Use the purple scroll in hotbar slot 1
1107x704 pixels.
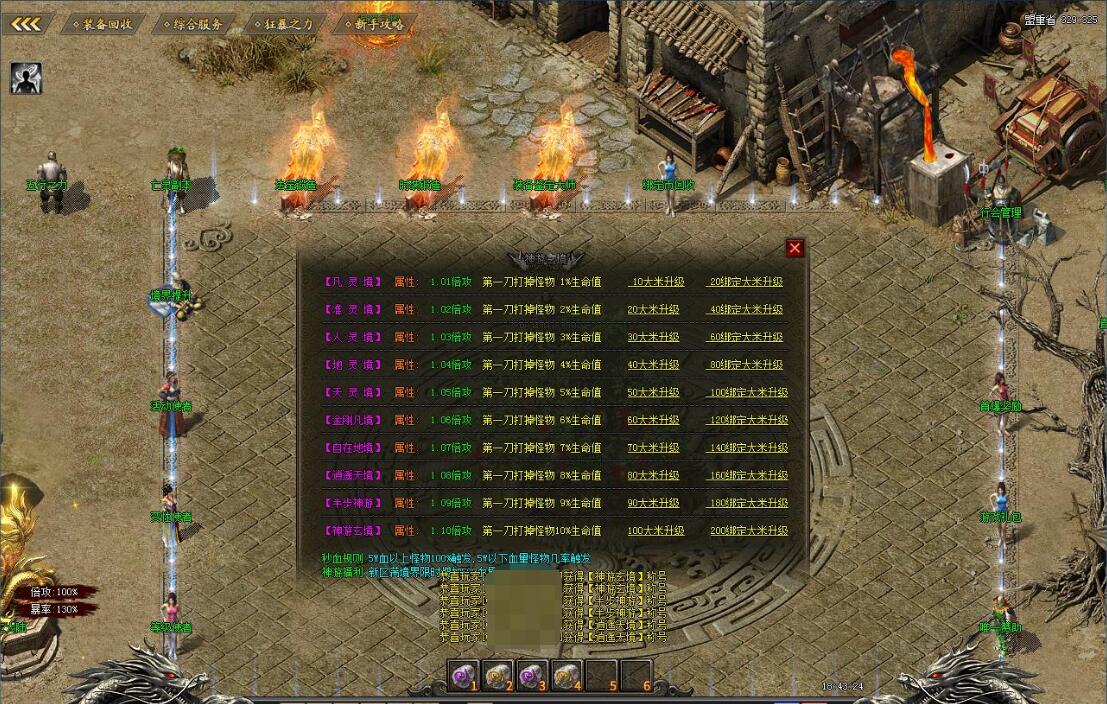[x=462, y=676]
